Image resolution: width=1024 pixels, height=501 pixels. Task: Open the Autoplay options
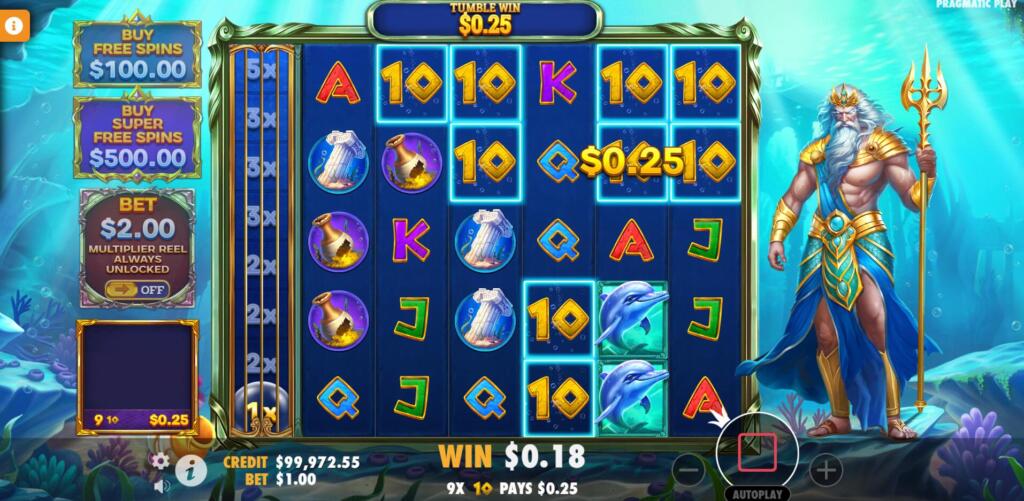tap(757, 493)
